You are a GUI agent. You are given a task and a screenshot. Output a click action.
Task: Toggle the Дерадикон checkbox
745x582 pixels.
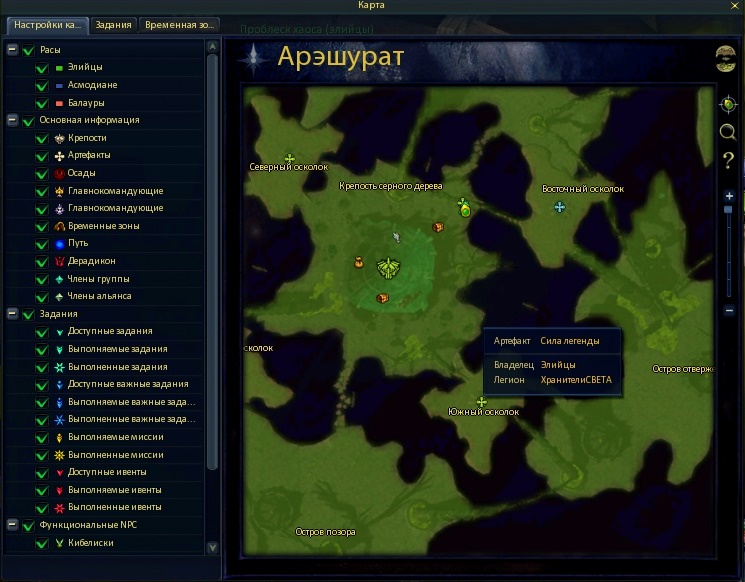click(42, 261)
